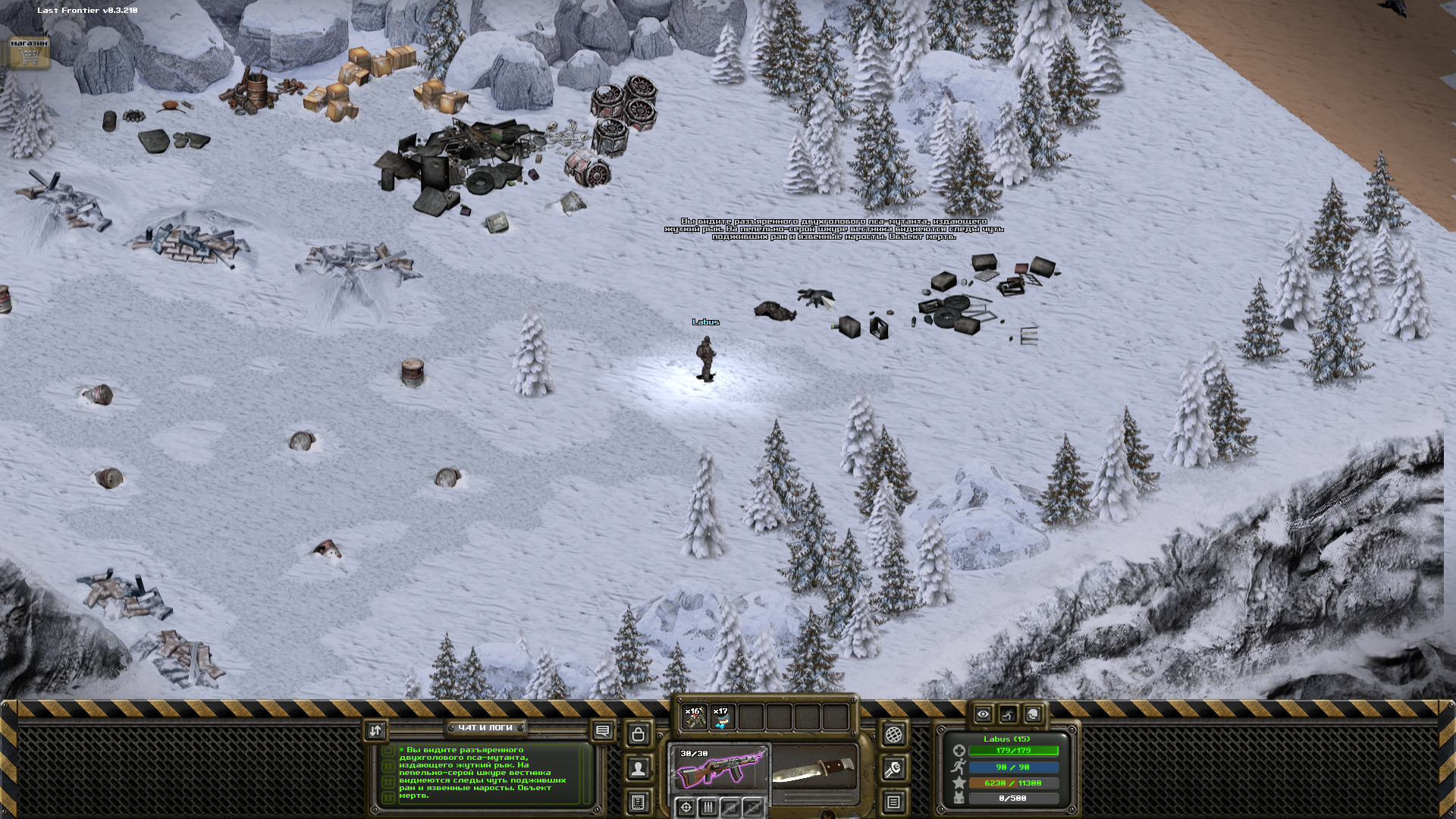Toggle the crosshair aim mode button

point(686,807)
